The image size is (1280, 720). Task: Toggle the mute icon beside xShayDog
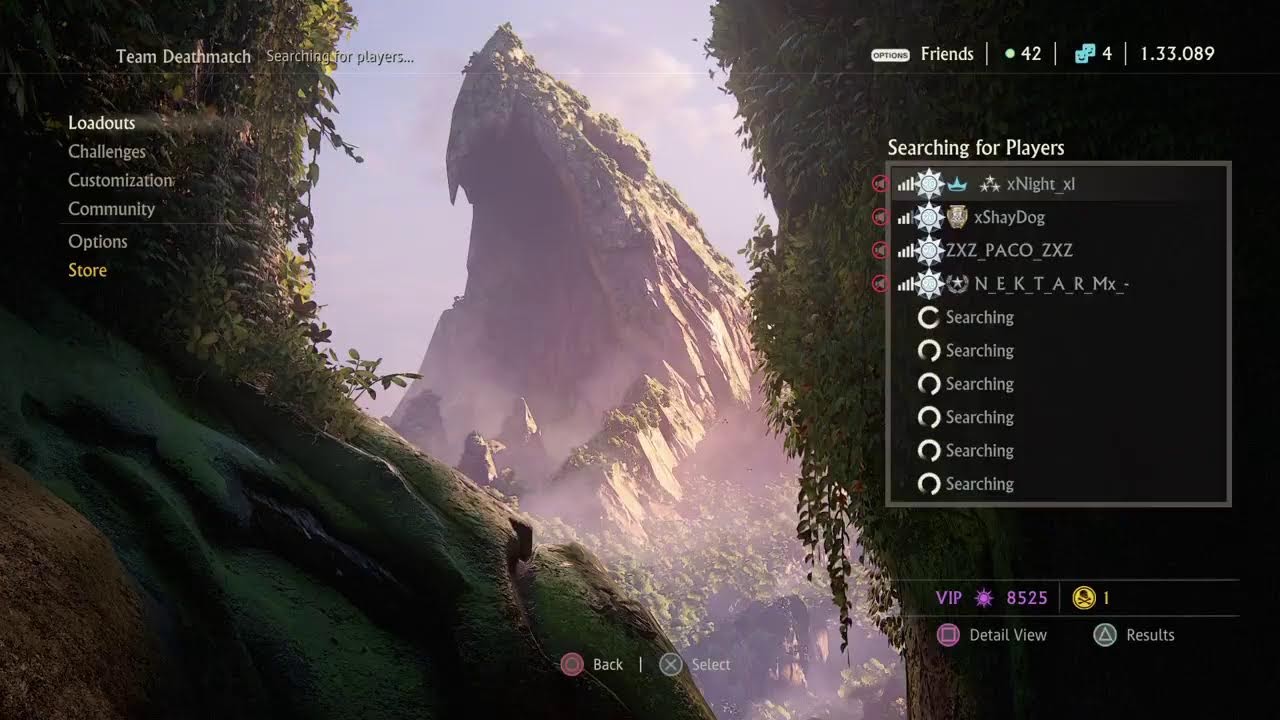coord(880,217)
